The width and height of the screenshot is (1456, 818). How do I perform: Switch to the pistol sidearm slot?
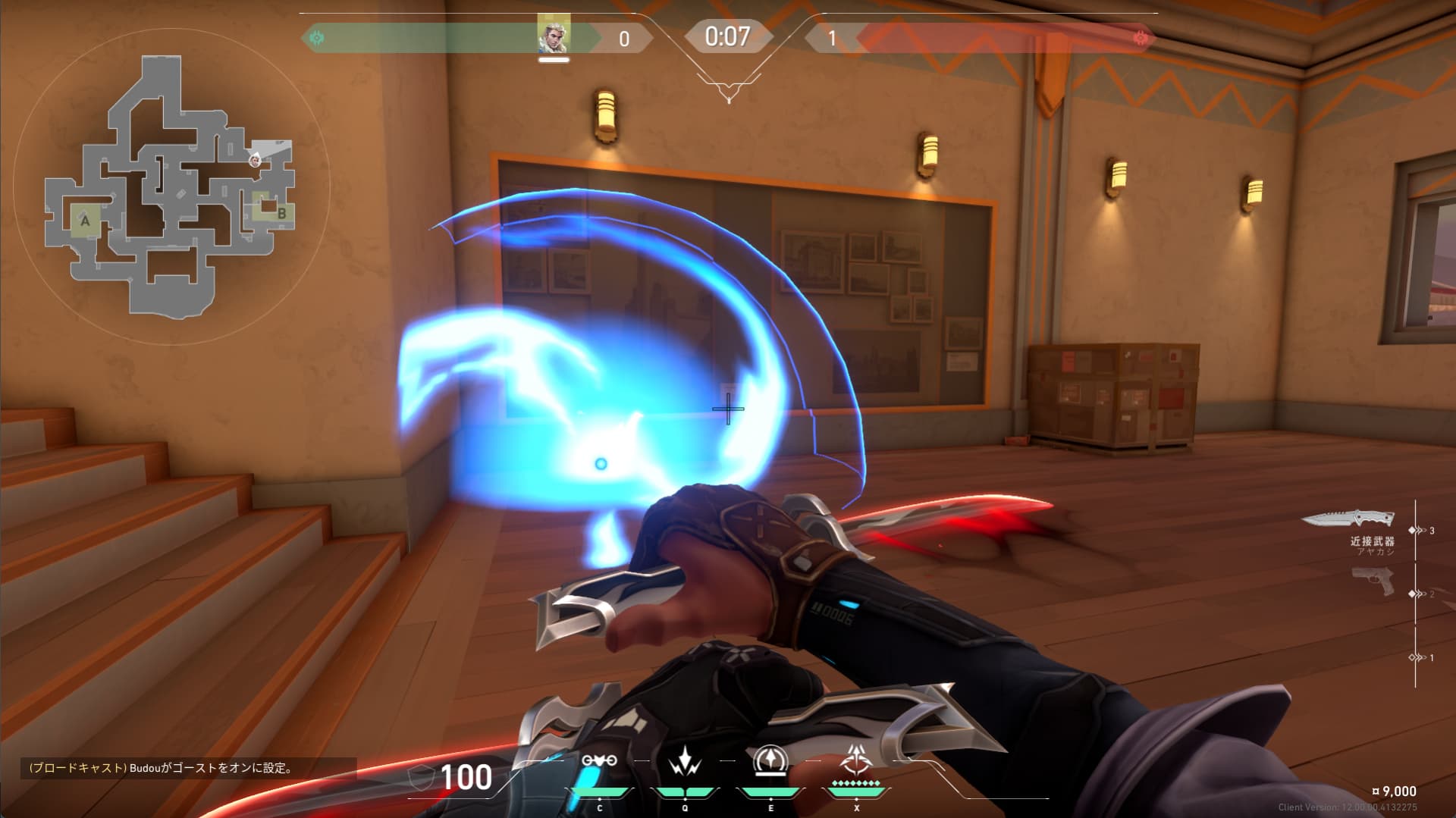[x=1373, y=582]
